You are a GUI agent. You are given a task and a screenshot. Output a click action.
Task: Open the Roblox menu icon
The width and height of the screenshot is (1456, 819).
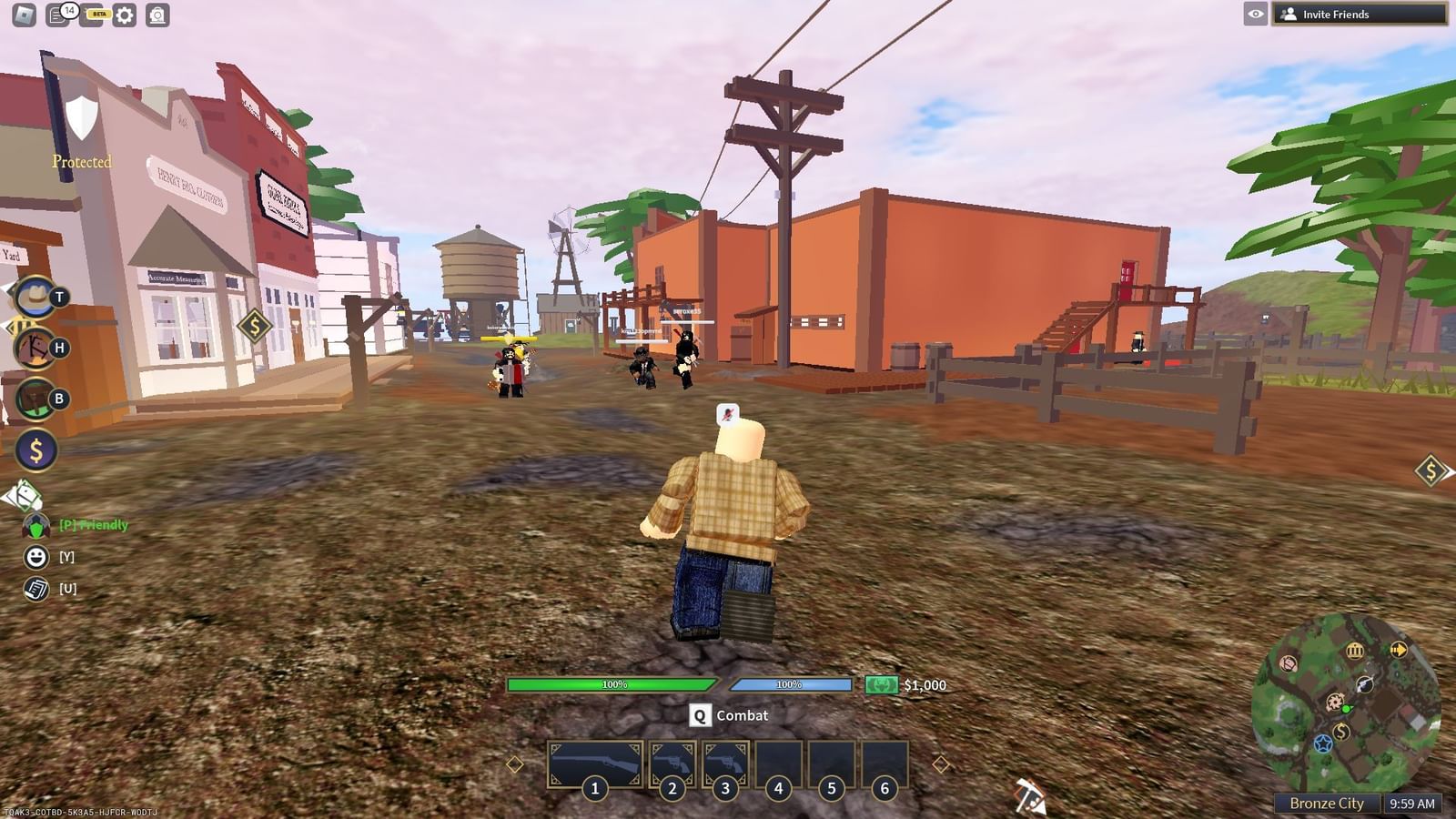tap(24, 14)
